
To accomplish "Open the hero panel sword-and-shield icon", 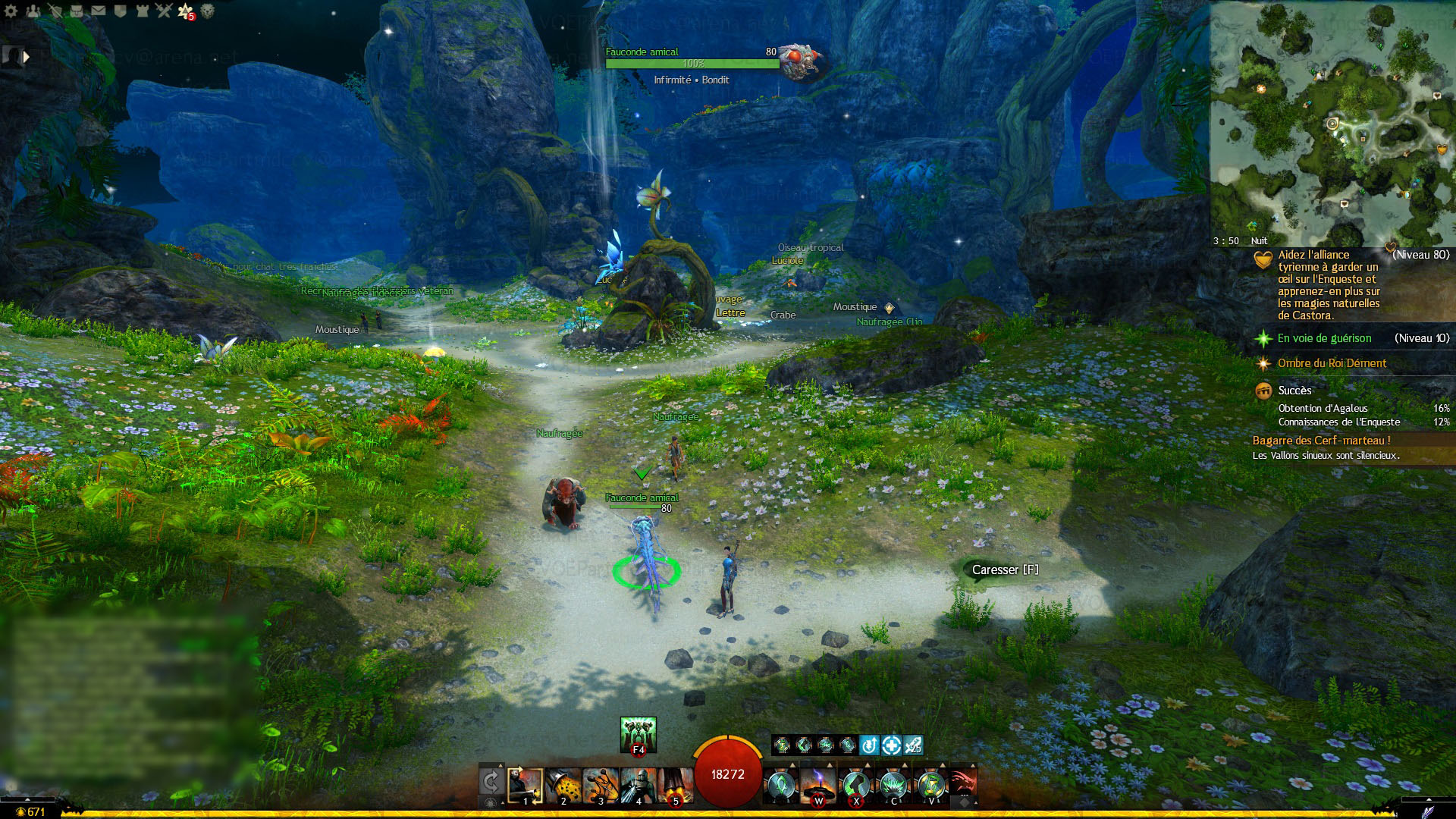I will [x=55, y=11].
